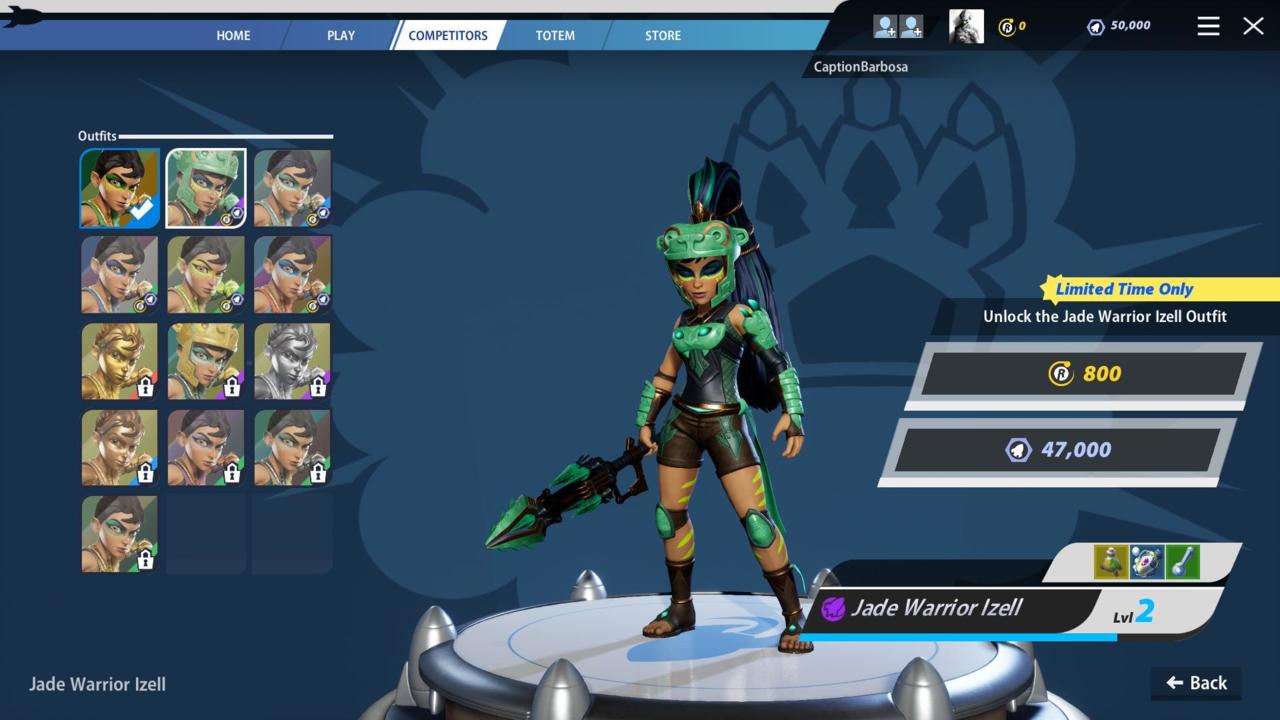Select the Competitors tab
The width and height of the screenshot is (1280, 720).
point(448,35)
